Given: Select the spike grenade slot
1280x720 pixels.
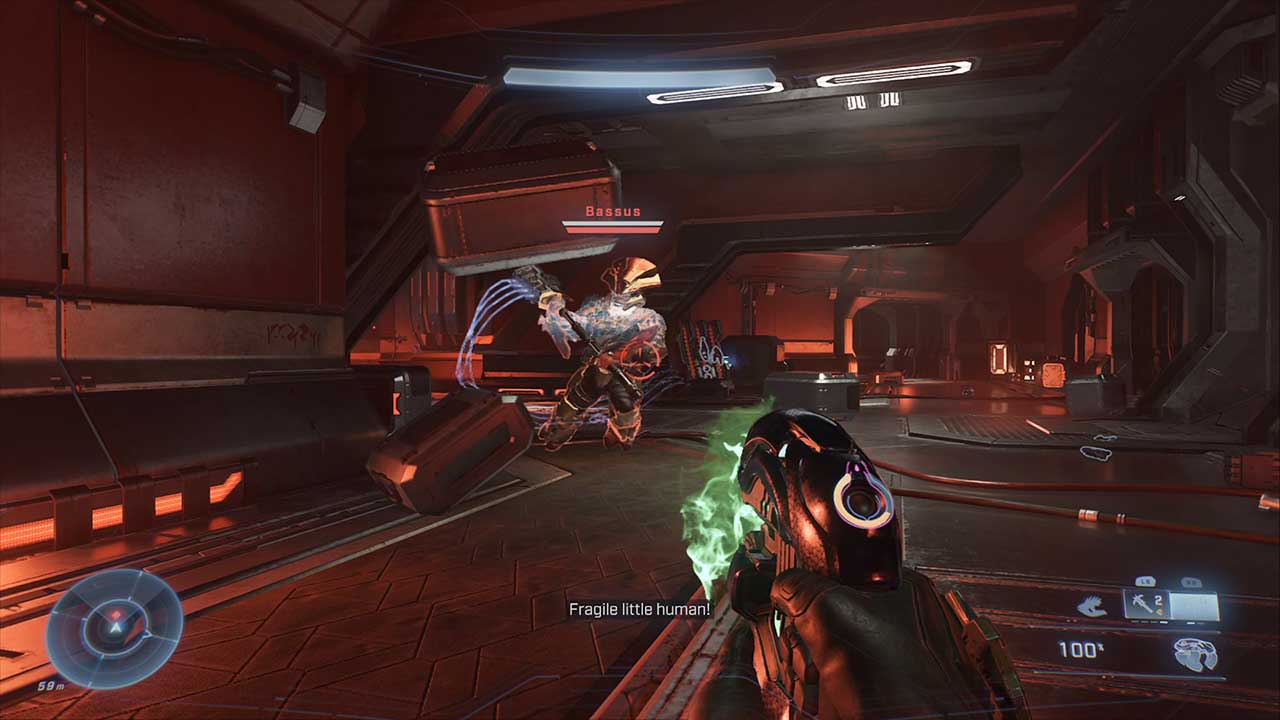Looking at the screenshot, I should (1145, 604).
